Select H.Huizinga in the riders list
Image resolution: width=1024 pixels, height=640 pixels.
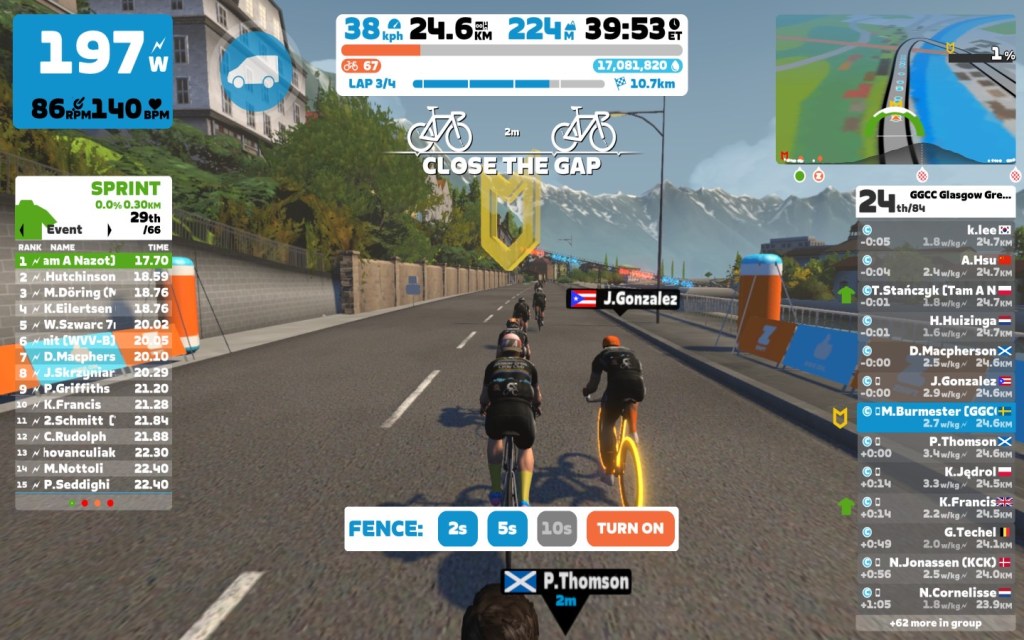tap(936, 326)
